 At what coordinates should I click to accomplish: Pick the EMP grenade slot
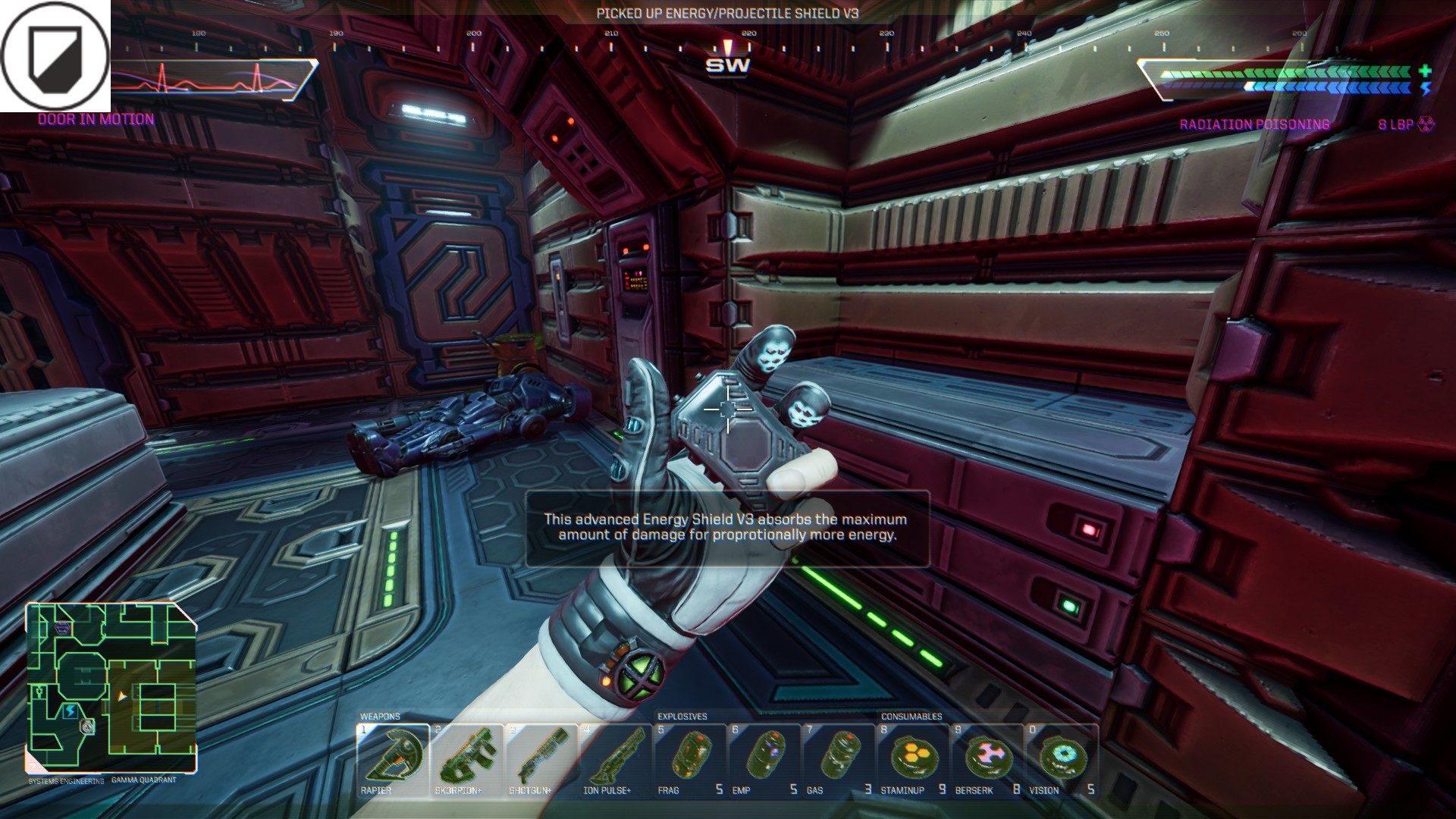(764, 761)
